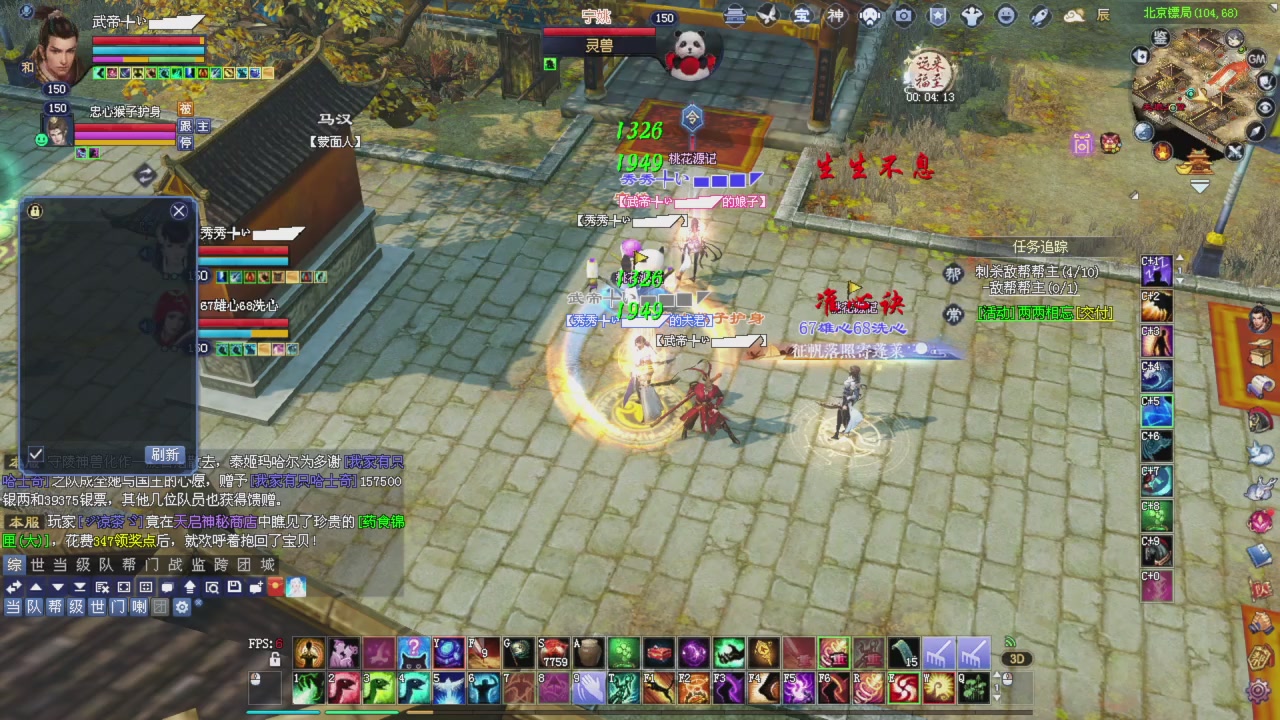Use the clay jar item in hotbar
1280x720 pixels.
click(x=588, y=653)
